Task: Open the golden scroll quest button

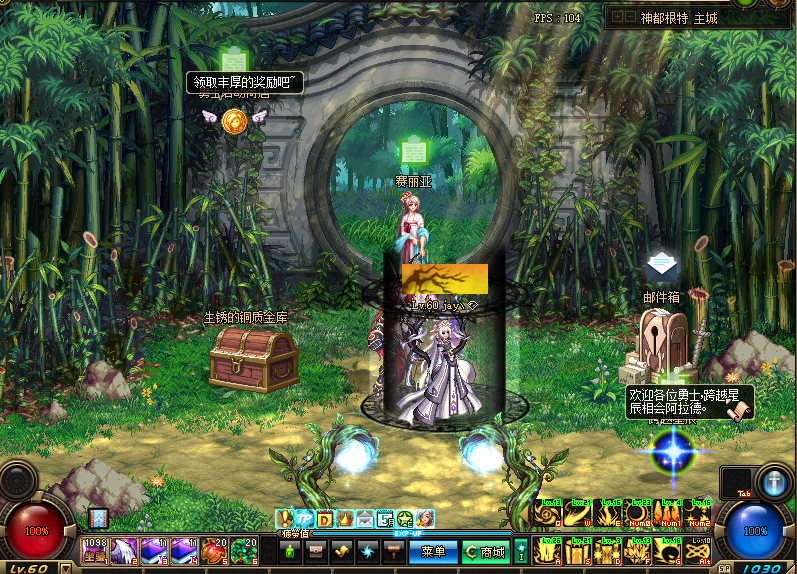Action: click(x=343, y=551)
